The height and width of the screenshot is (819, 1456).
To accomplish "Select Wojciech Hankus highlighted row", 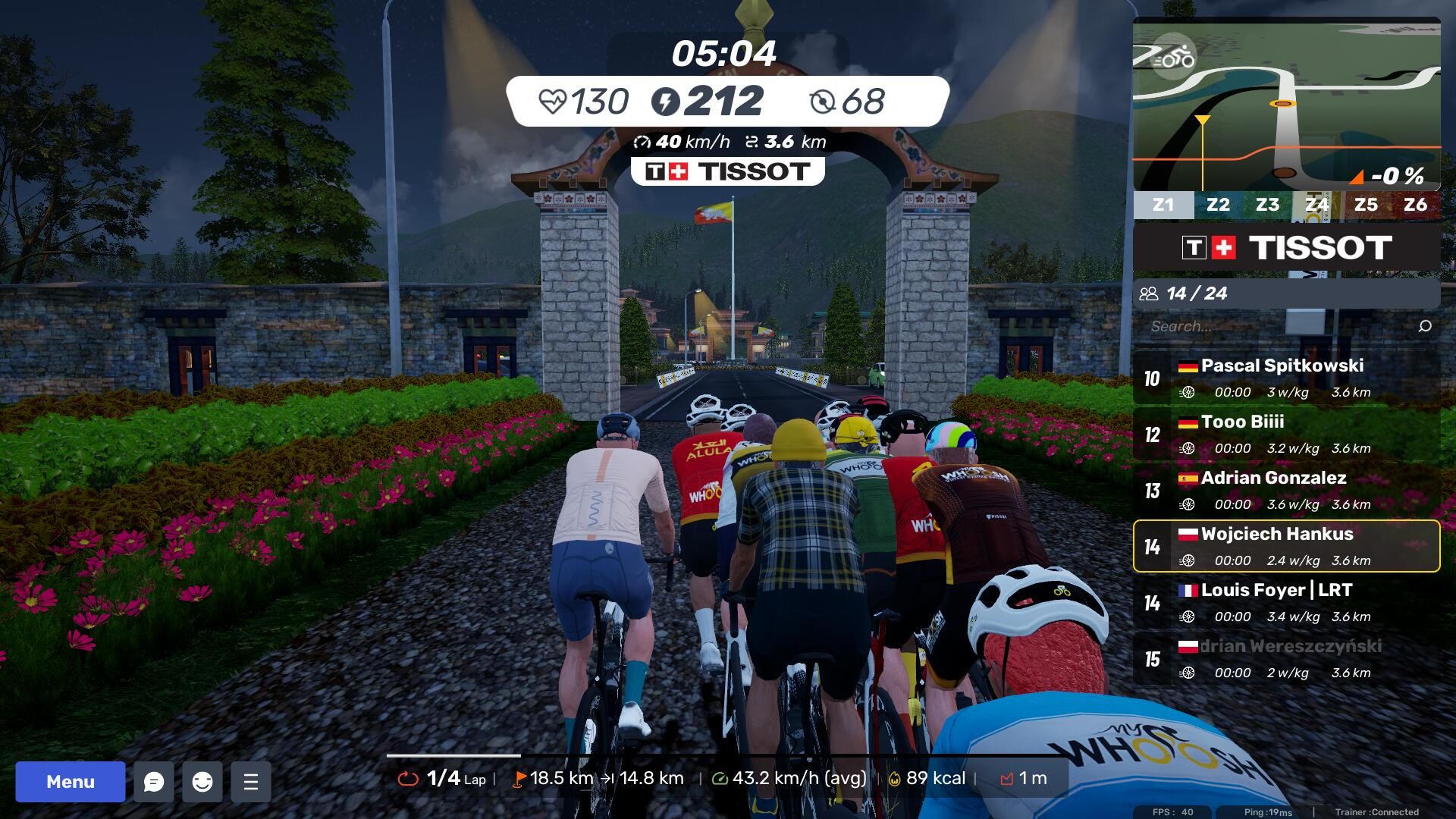I will (x=1286, y=546).
